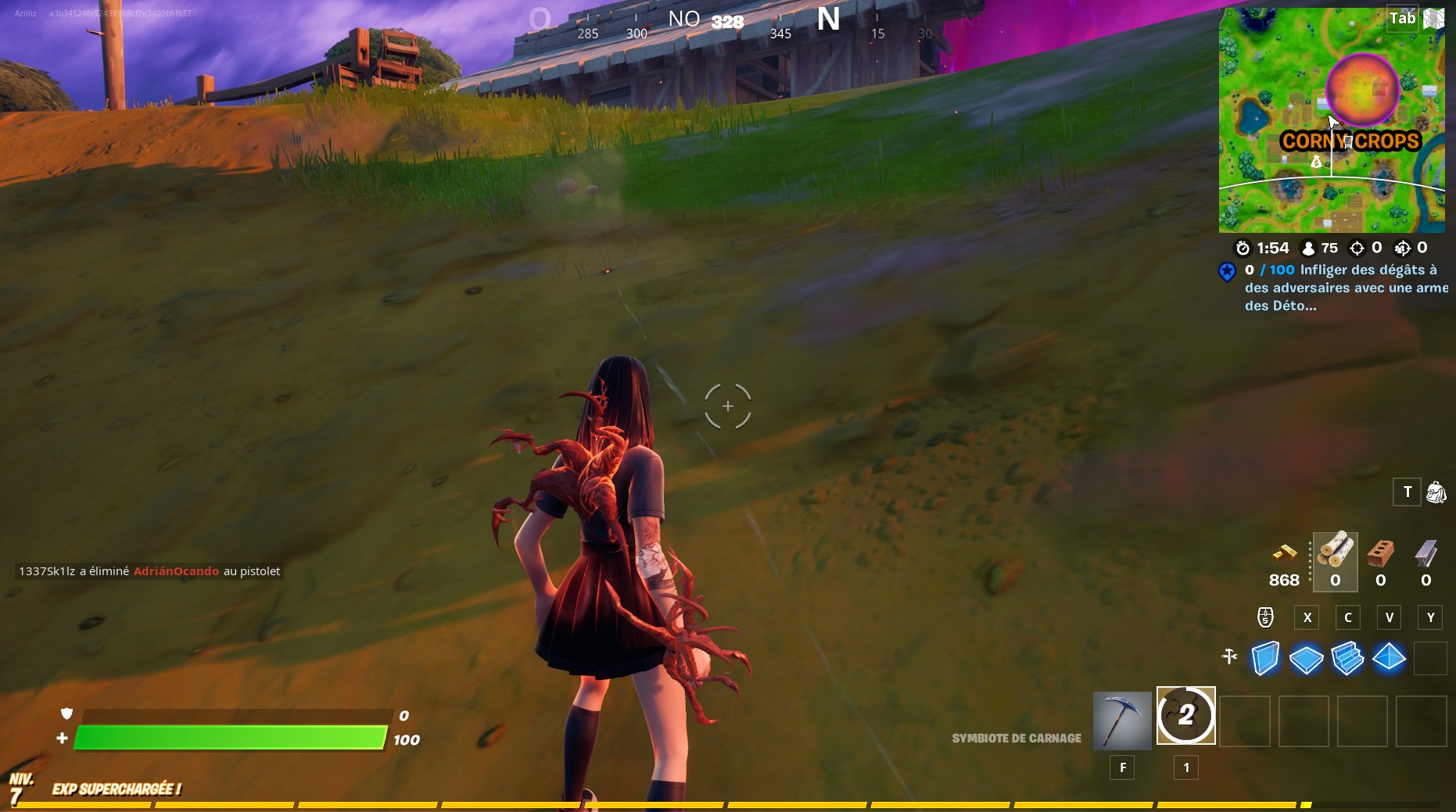Click the F key prompt under the pickaxe
This screenshot has width=1456, height=812.
[1122, 767]
